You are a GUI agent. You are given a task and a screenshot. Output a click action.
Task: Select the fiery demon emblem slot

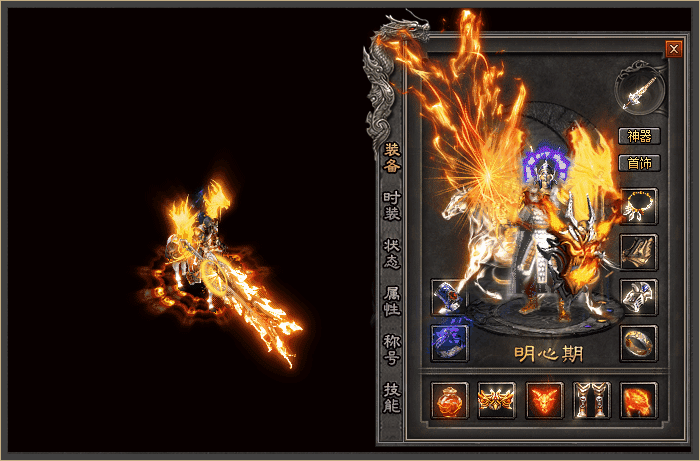[x=543, y=400]
